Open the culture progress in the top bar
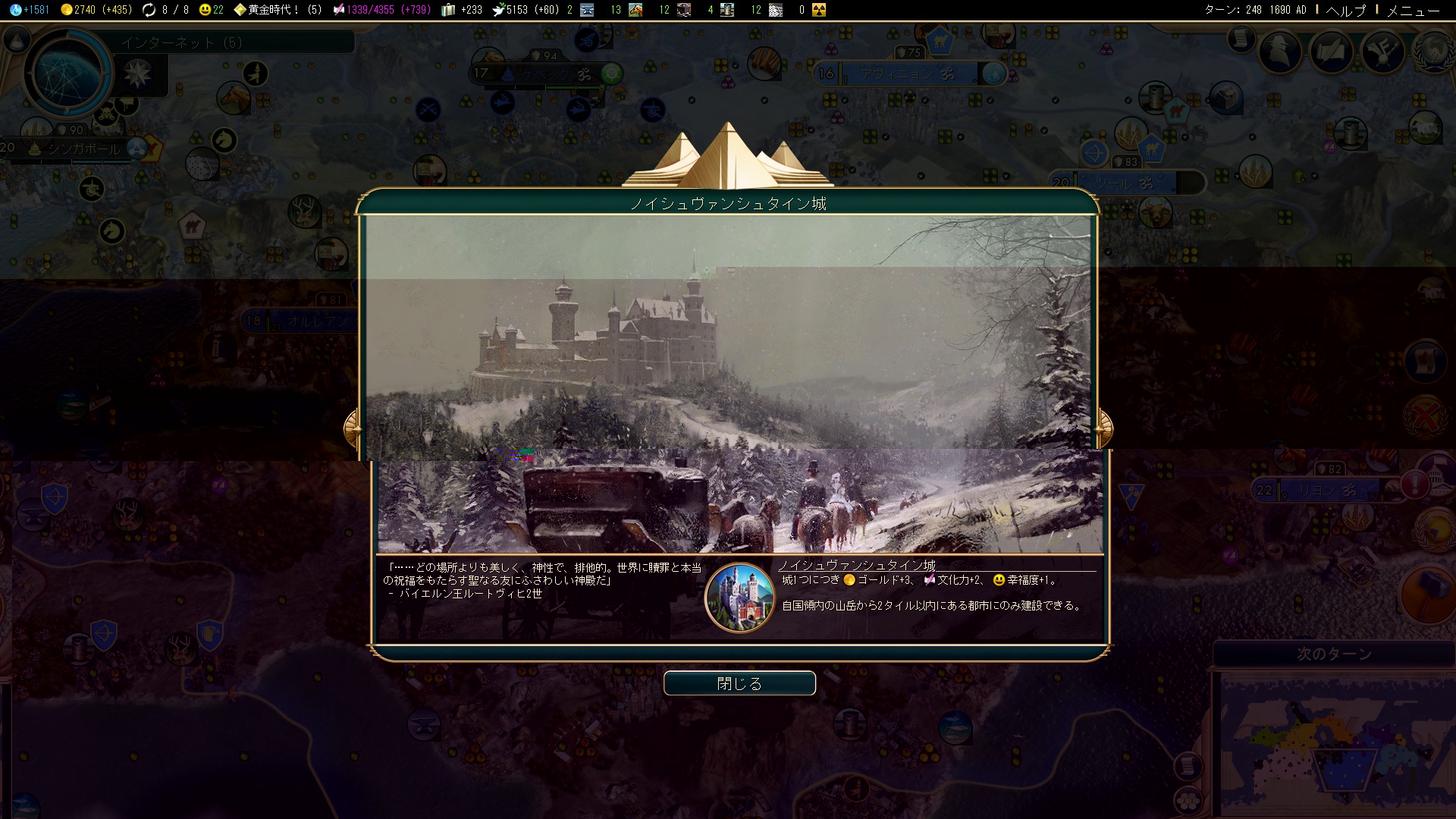 click(381, 10)
